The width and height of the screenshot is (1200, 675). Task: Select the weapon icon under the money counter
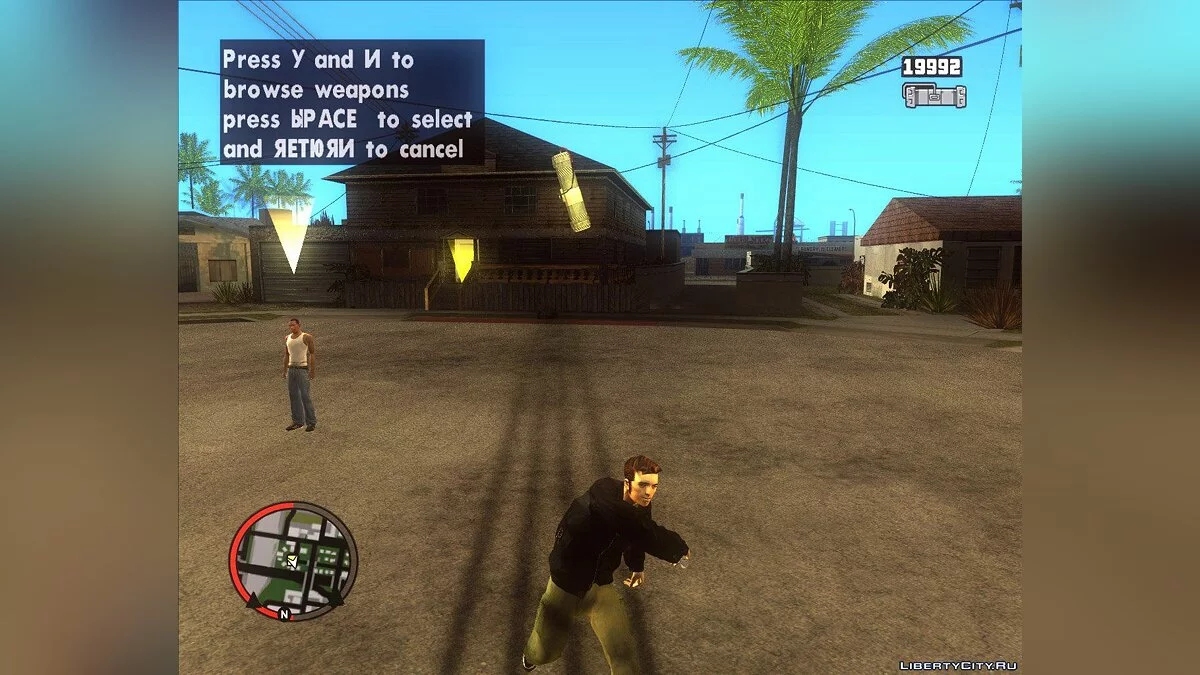point(934,96)
